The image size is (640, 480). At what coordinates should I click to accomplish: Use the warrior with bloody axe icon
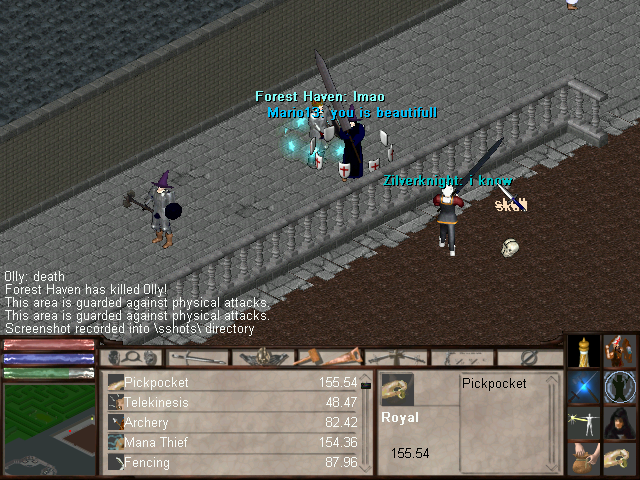[x=620, y=352]
